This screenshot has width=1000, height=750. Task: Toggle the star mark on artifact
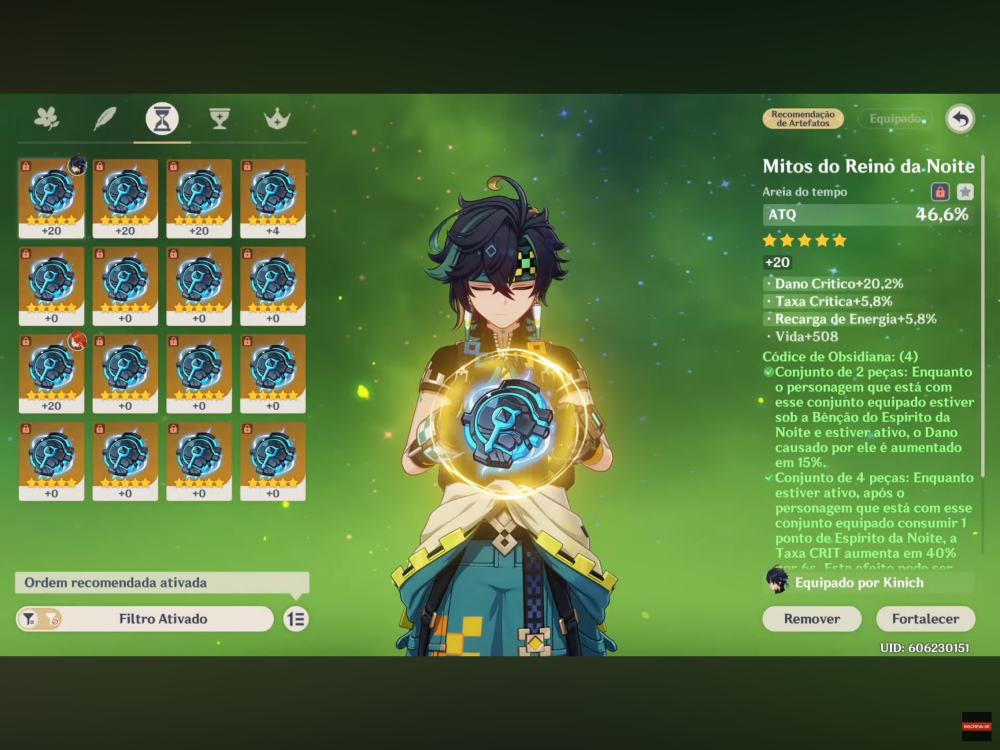click(965, 192)
